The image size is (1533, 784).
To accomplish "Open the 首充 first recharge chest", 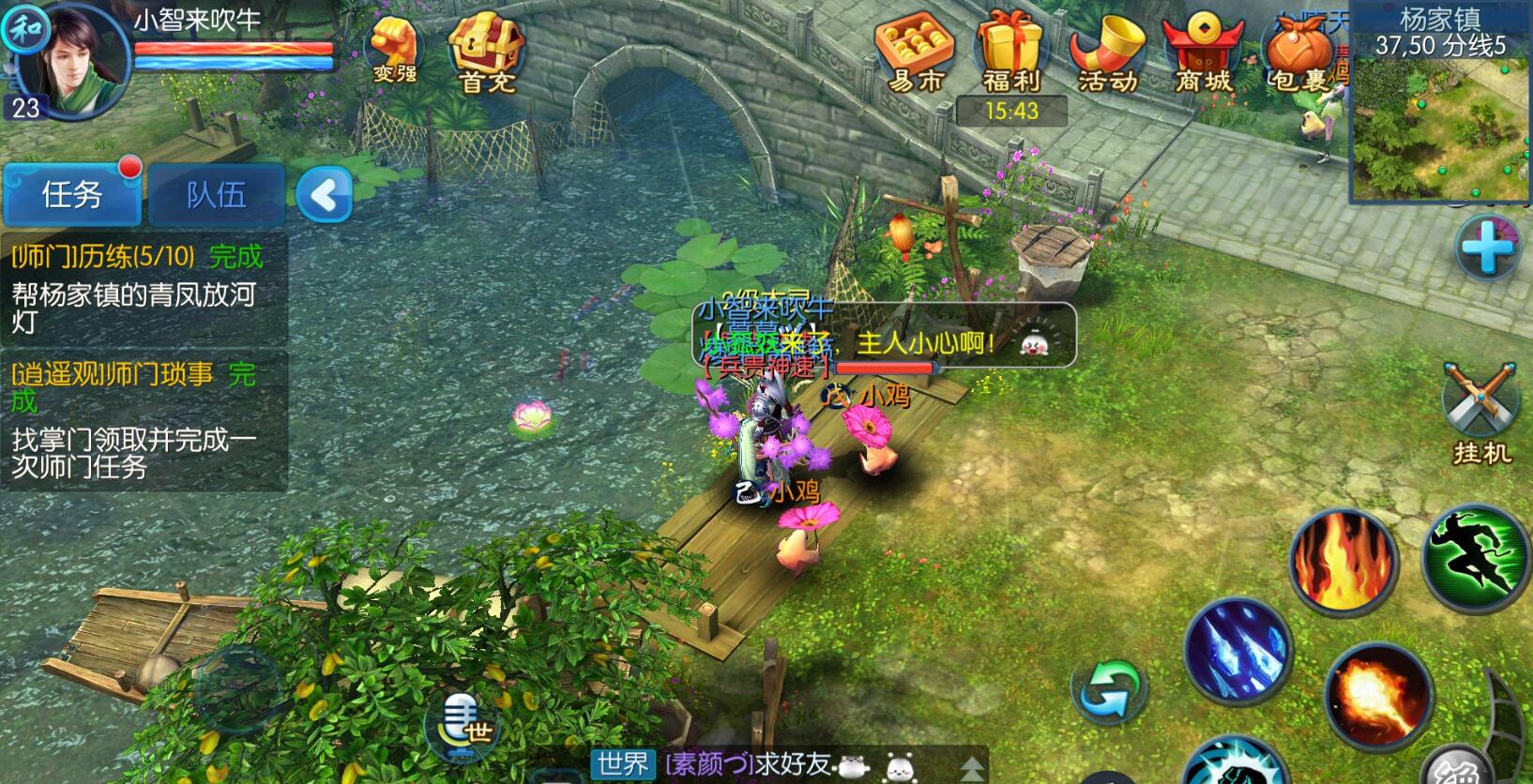I will tap(486, 54).
